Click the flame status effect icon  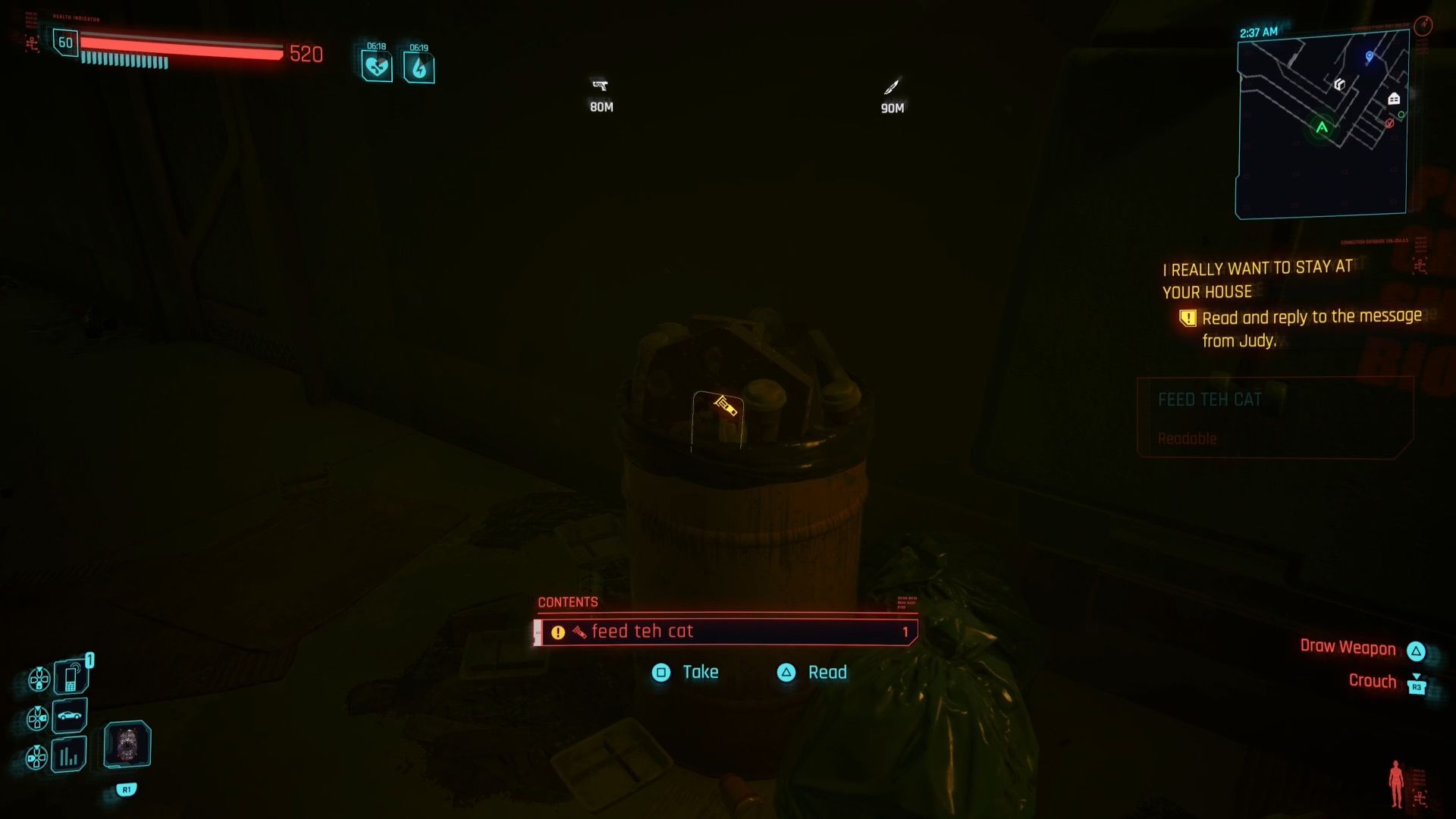point(419,68)
